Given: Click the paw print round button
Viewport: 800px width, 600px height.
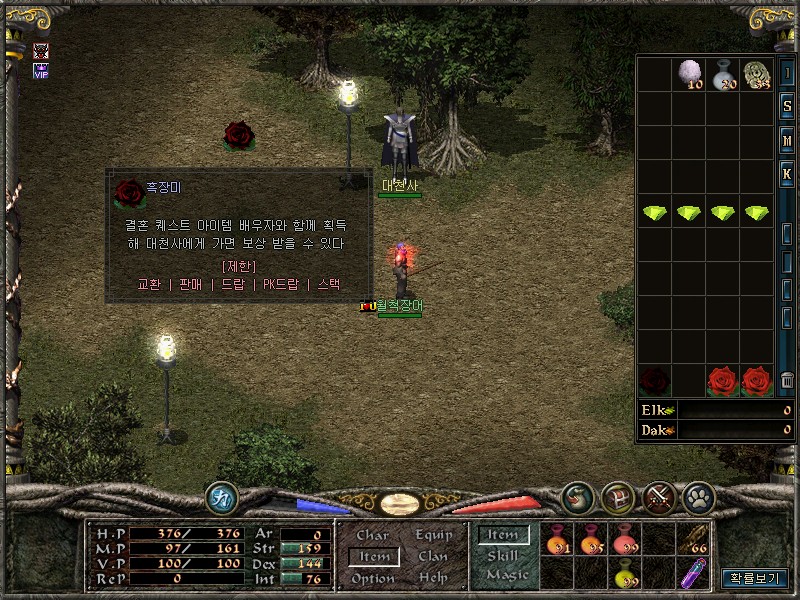Looking at the screenshot, I should click(696, 496).
